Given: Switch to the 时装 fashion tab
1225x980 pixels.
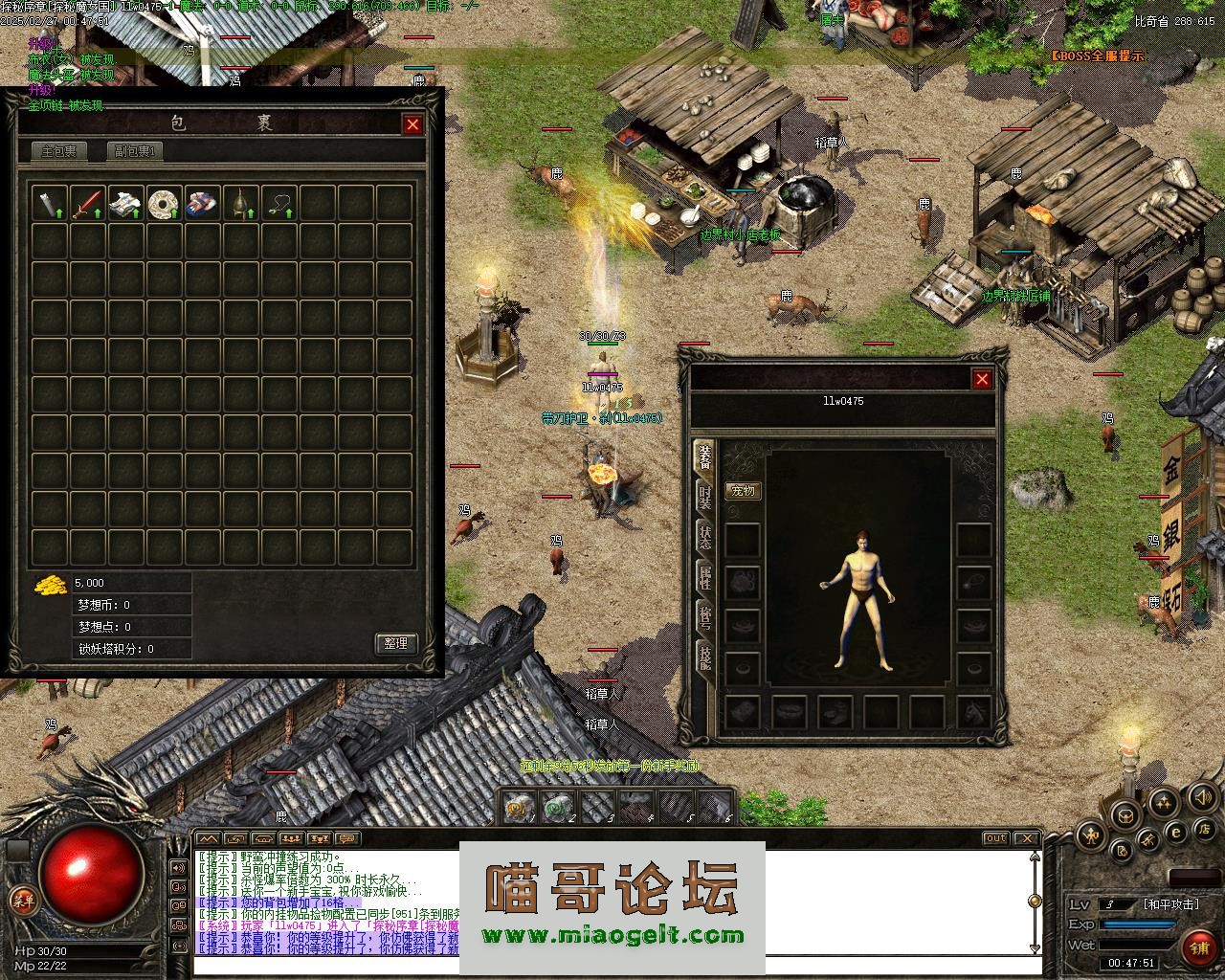Looking at the screenshot, I should pyautogui.click(x=705, y=498).
